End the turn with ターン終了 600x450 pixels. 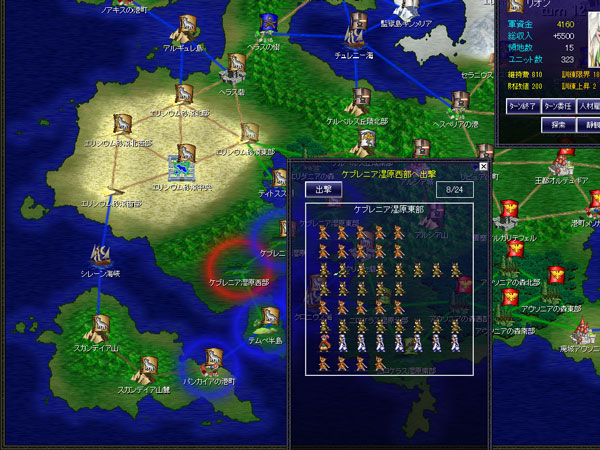coord(523,104)
